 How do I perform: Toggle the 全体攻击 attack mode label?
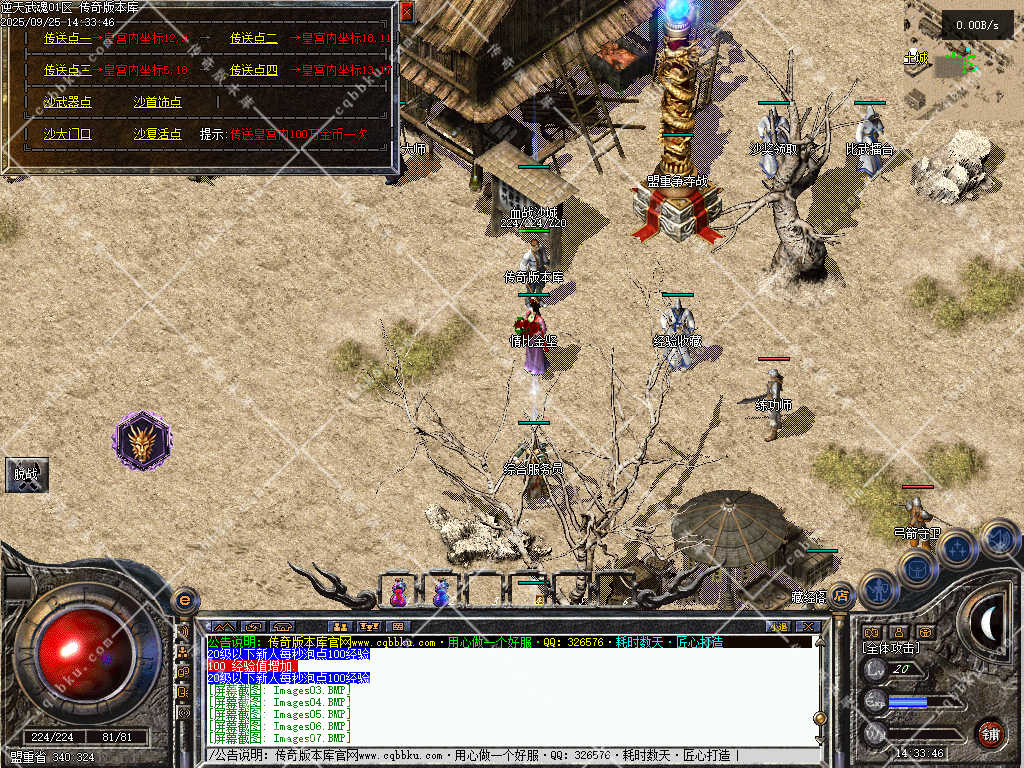891,648
